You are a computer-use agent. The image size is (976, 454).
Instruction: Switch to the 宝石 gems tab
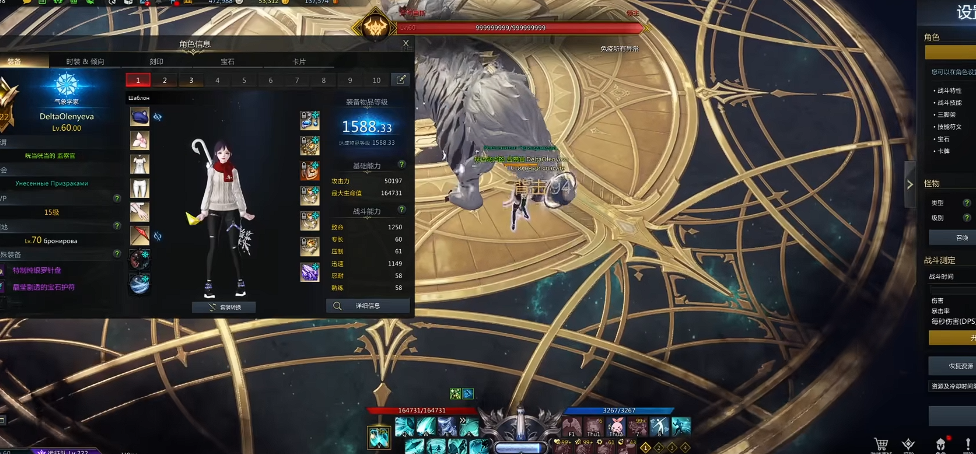(228, 61)
